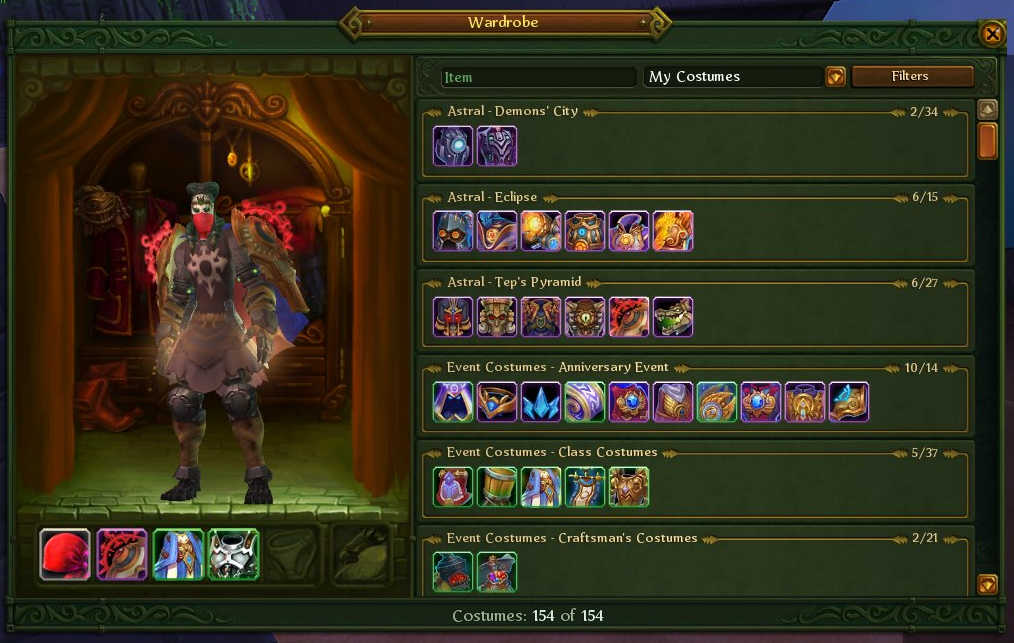
Task: Select the equipped red thorn shoulder slot
Action: pos(122,554)
